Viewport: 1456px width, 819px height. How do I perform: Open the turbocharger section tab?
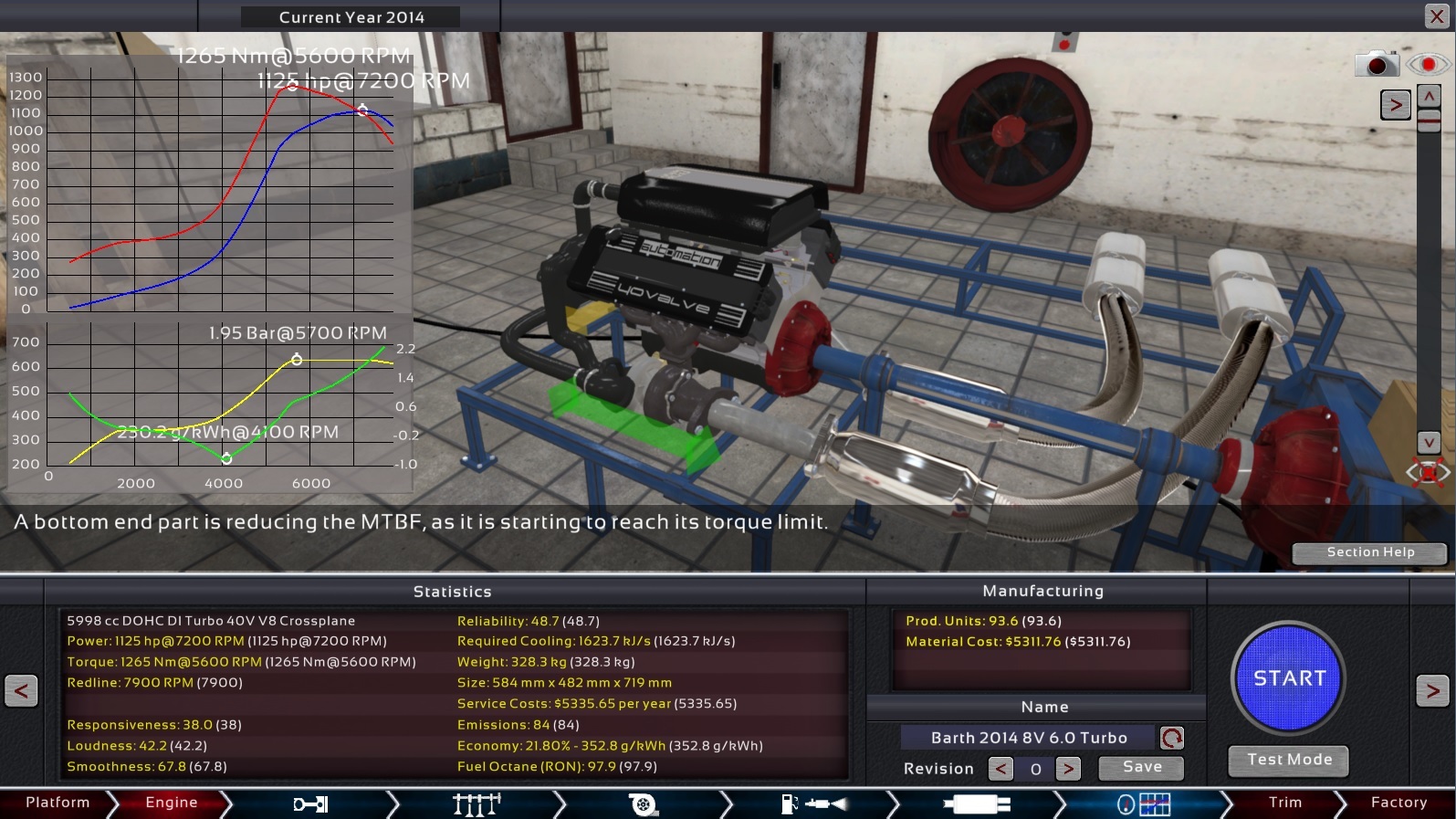[x=643, y=804]
